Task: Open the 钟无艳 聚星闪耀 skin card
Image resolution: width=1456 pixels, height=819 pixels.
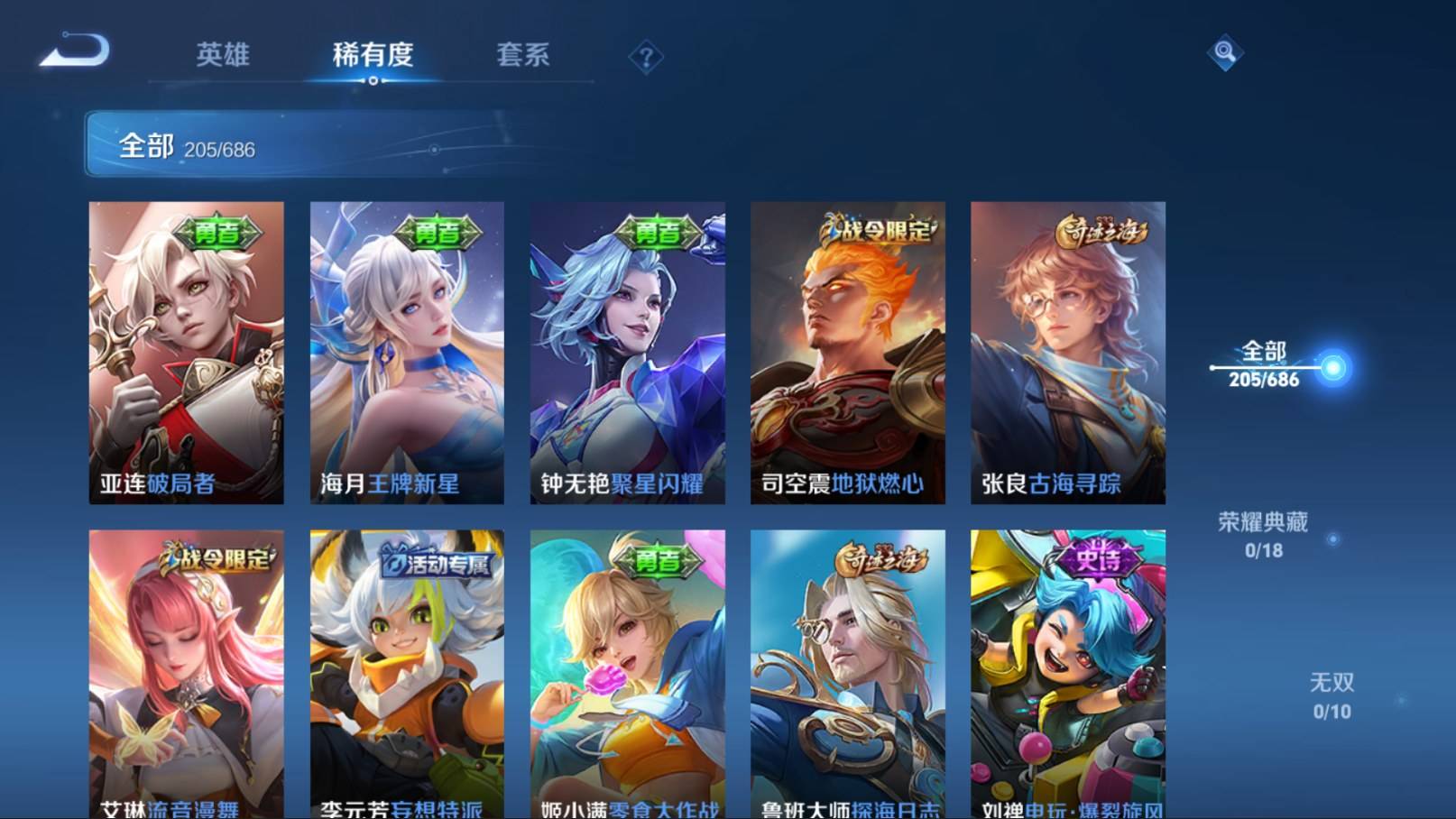Action: [627, 352]
